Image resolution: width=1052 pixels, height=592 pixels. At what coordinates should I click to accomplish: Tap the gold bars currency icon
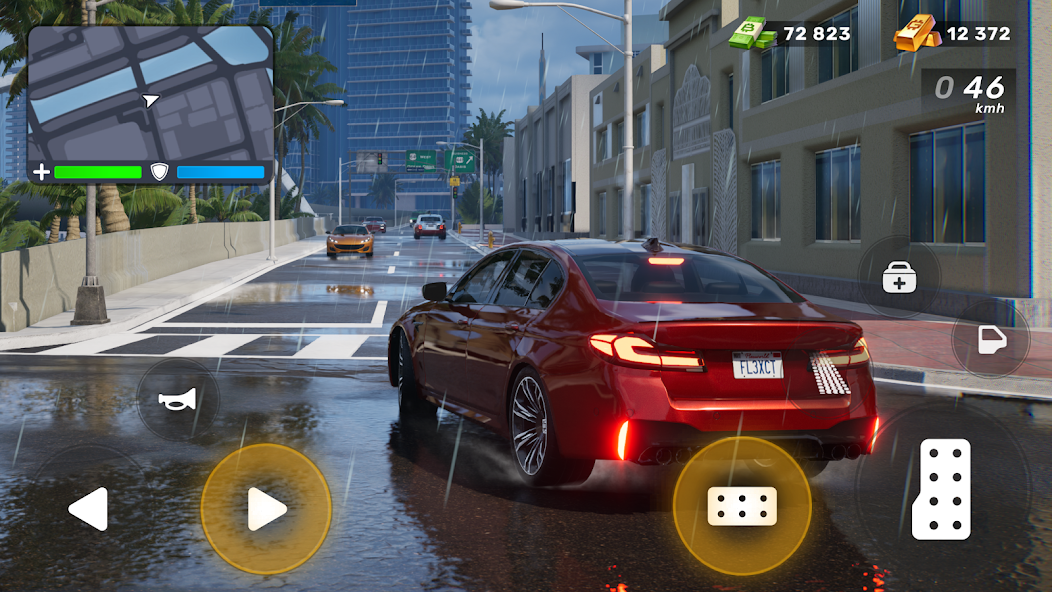point(916,33)
